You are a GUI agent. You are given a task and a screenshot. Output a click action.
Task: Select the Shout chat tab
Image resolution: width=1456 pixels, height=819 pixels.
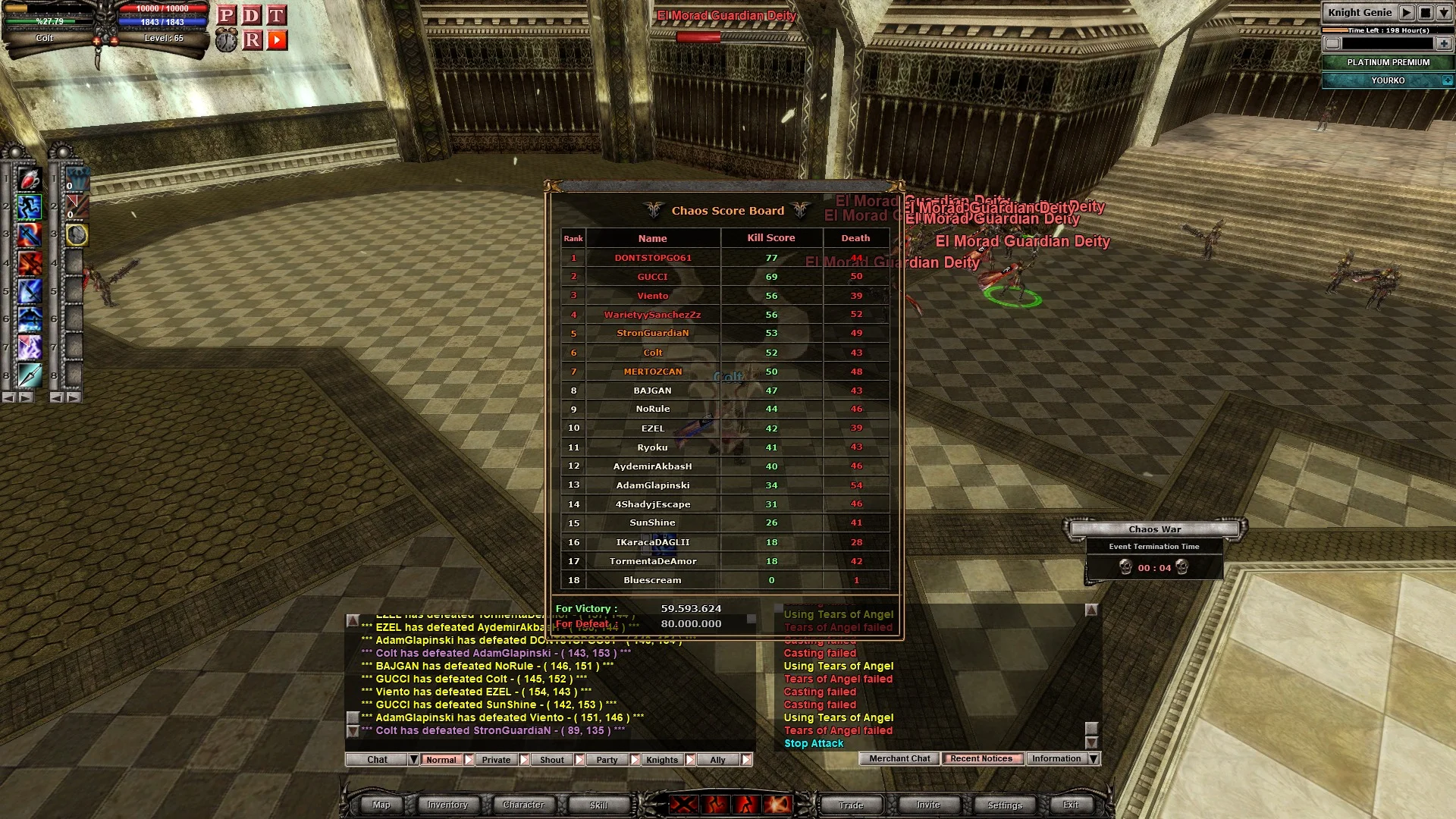pyautogui.click(x=552, y=760)
